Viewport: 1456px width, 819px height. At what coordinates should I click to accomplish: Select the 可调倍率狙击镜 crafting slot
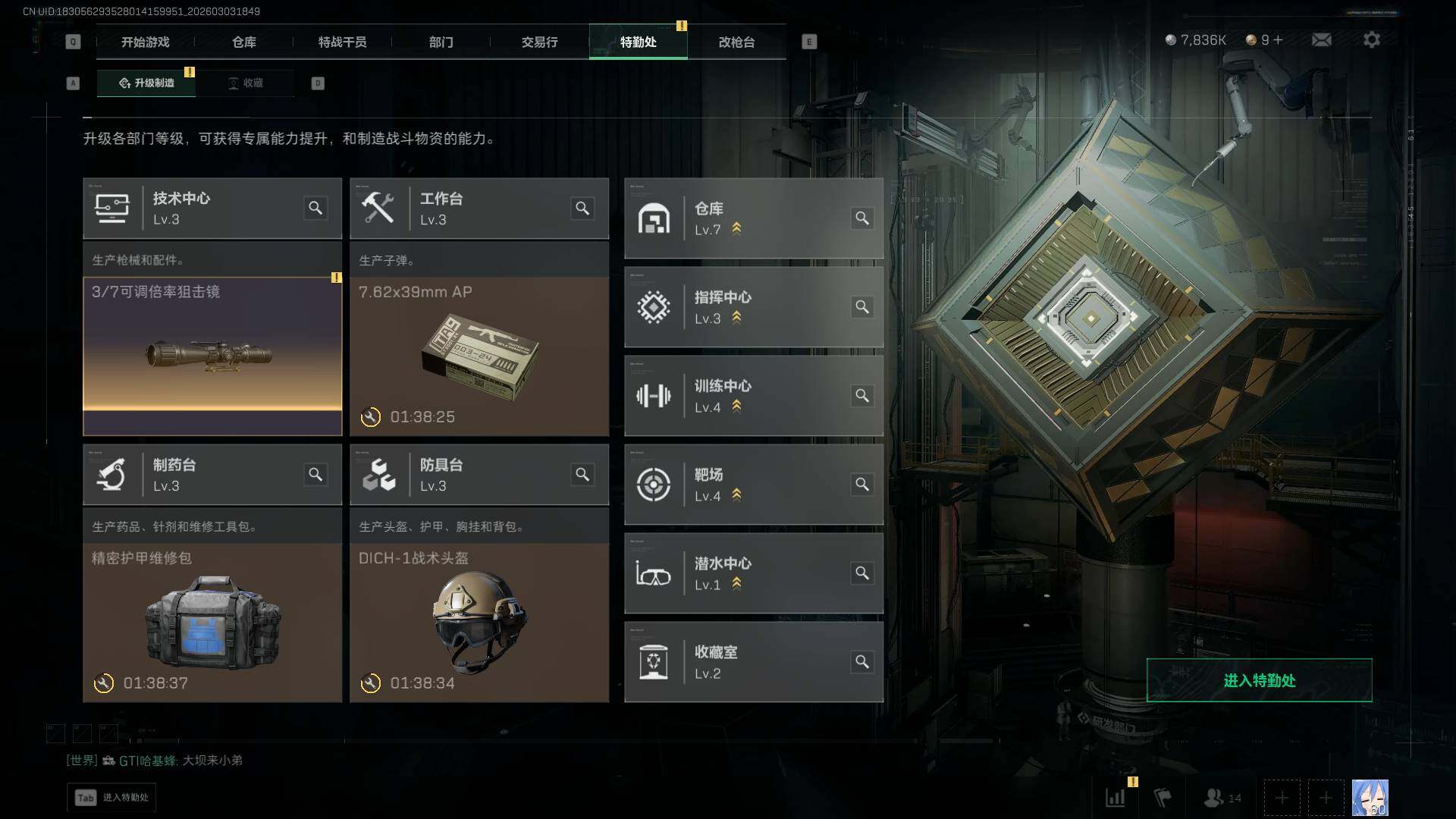(212, 356)
